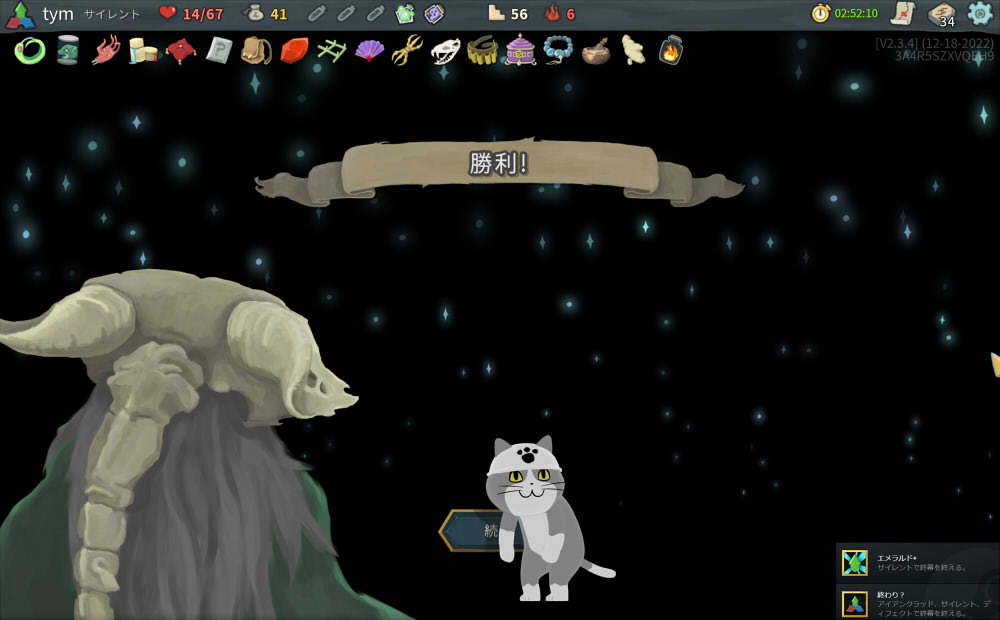This screenshot has width=1000, height=620.
Task: Click the red Regal Pillow relic
Action: coord(181,50)
